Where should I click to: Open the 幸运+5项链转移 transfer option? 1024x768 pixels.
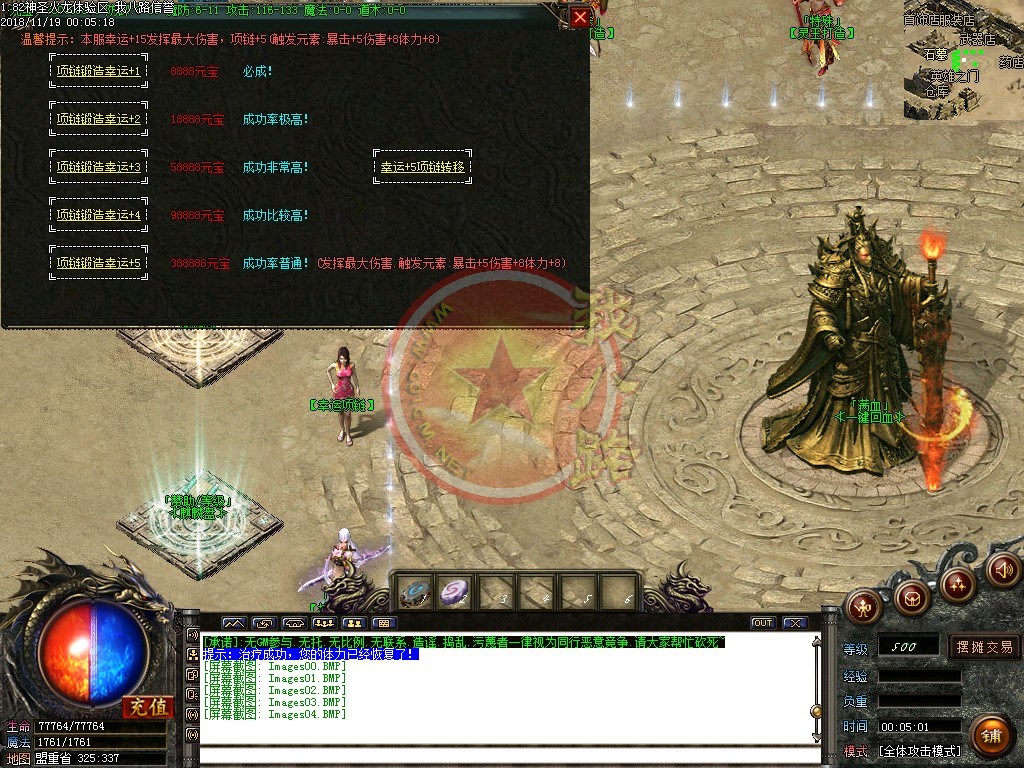point(422,167)
